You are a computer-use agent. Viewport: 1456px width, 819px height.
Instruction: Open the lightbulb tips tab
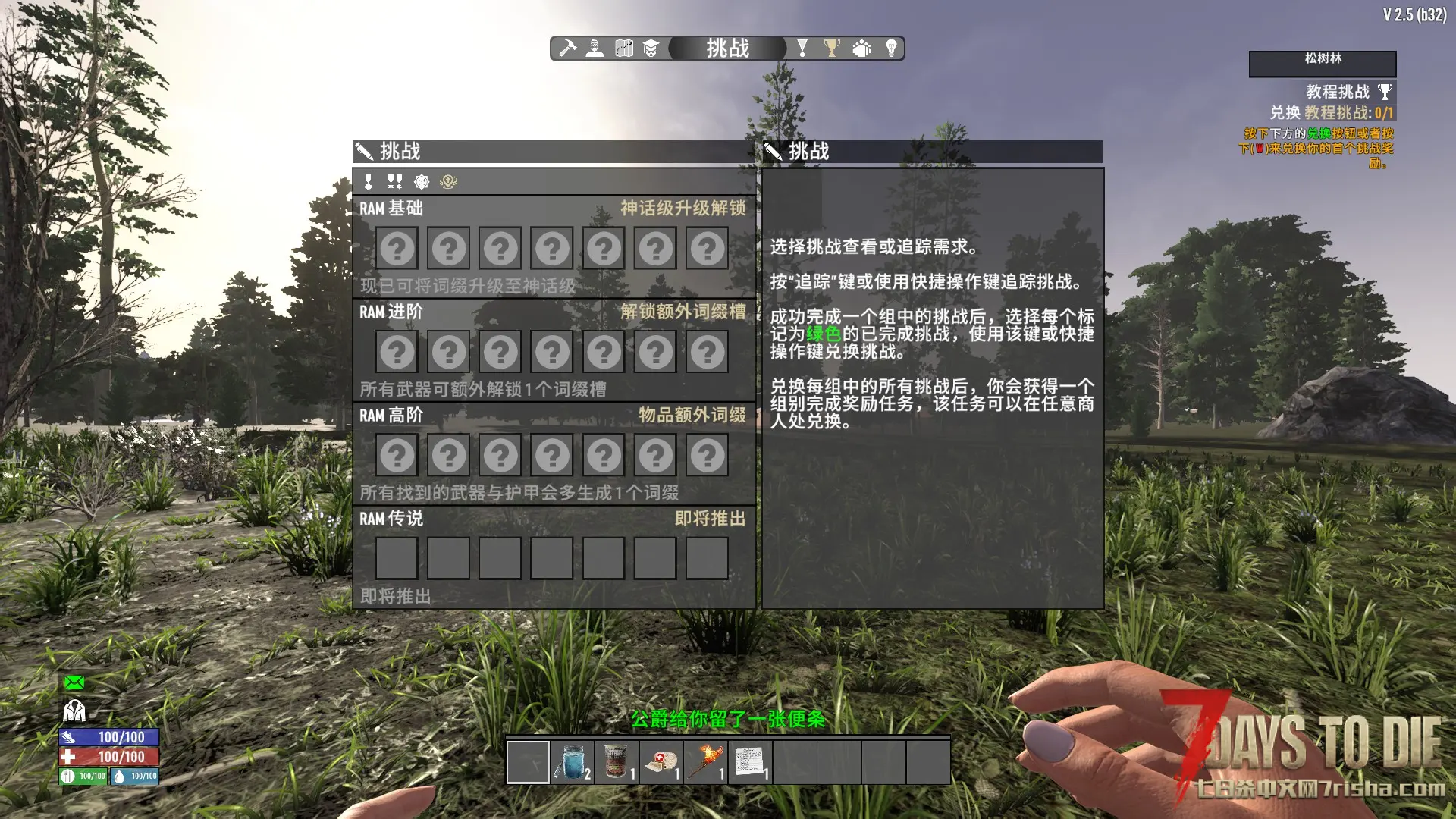pos(891,49)
